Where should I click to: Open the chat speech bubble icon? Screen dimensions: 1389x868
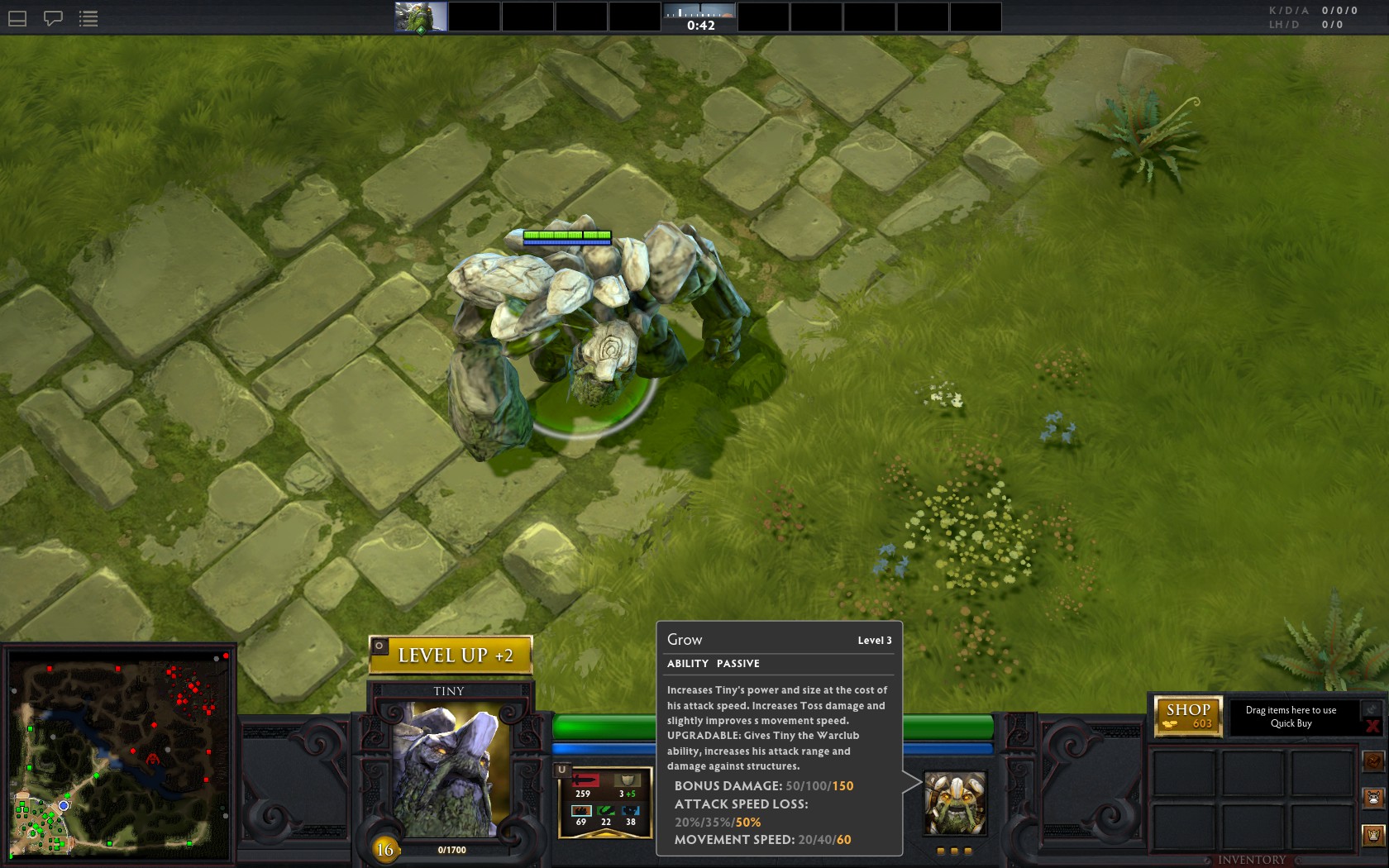tap(53, 18)
